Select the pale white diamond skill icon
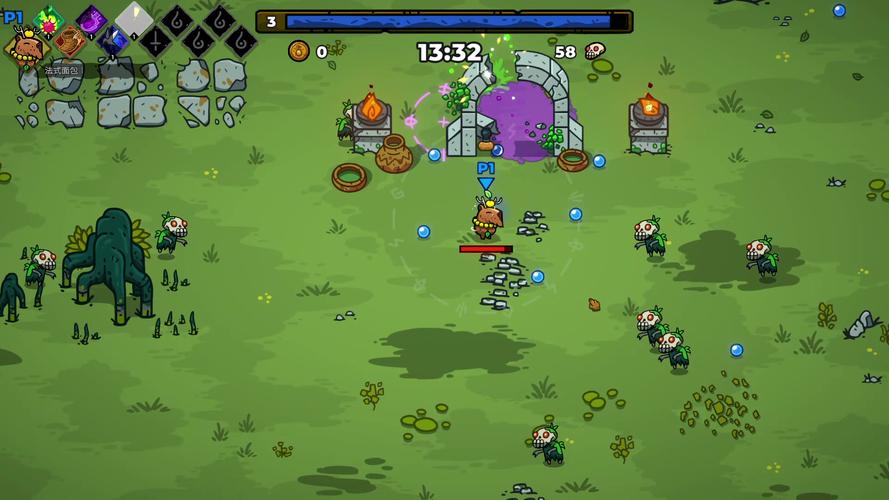Image resolution: width=889 pixels, height=500 pixels. pos(134,19)
